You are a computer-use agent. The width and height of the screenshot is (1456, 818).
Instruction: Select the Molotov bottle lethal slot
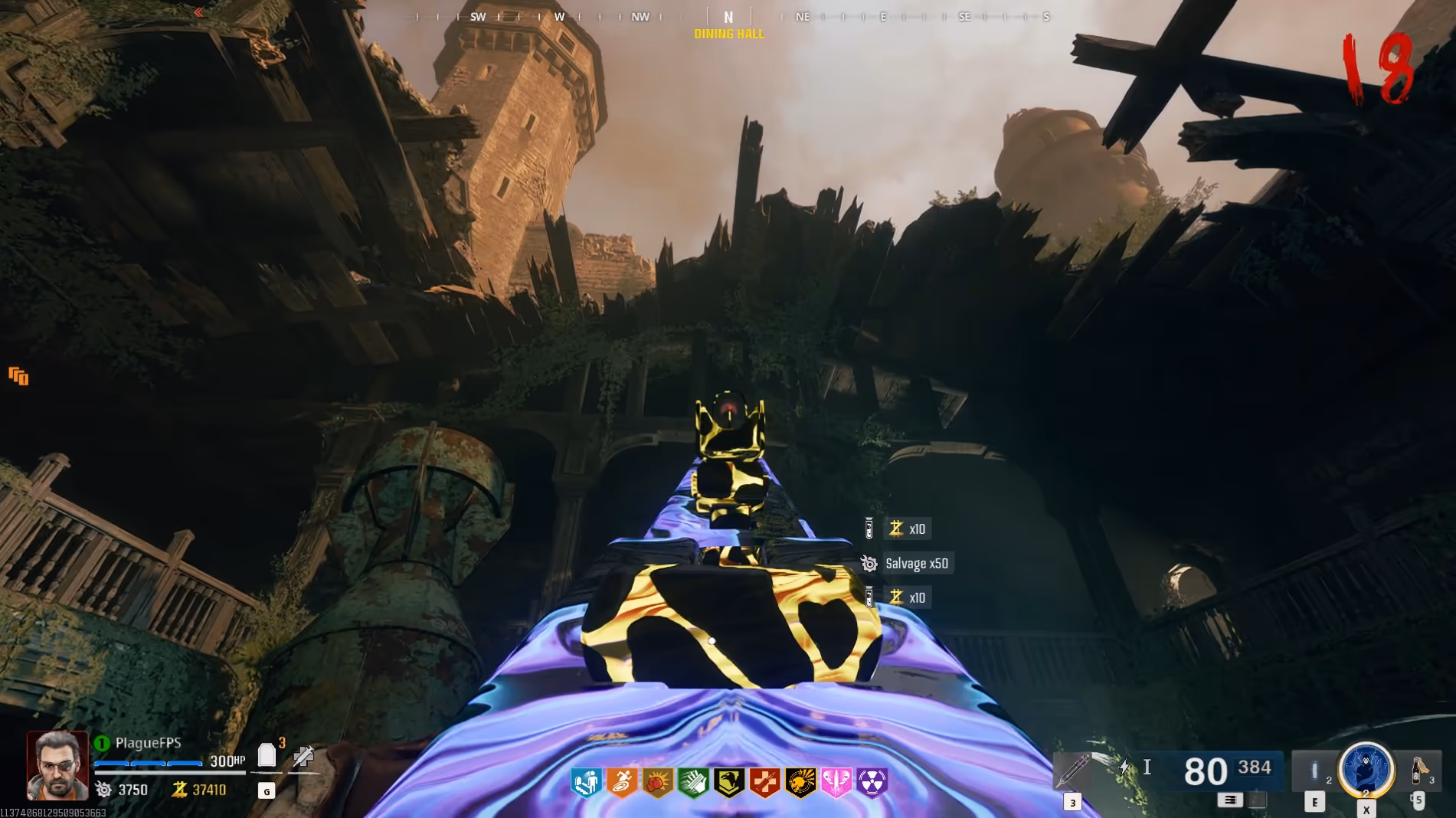click(1418, 769)
